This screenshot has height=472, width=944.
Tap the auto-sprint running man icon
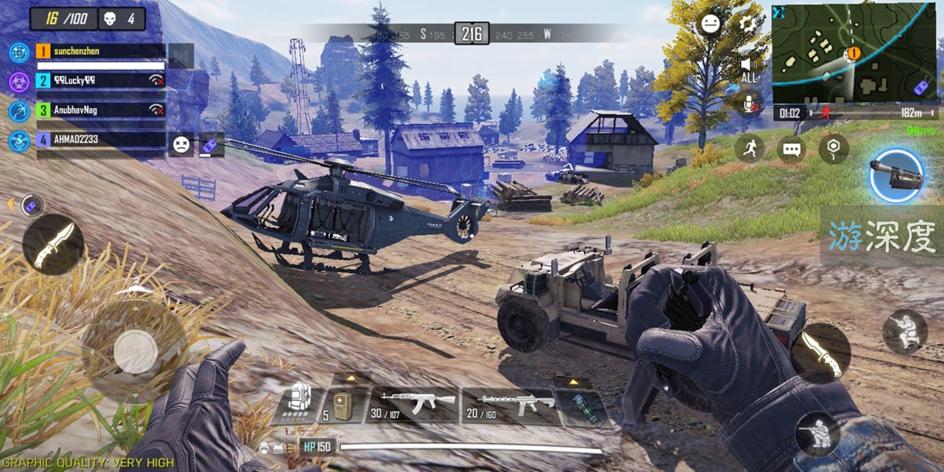coord(748,149)
